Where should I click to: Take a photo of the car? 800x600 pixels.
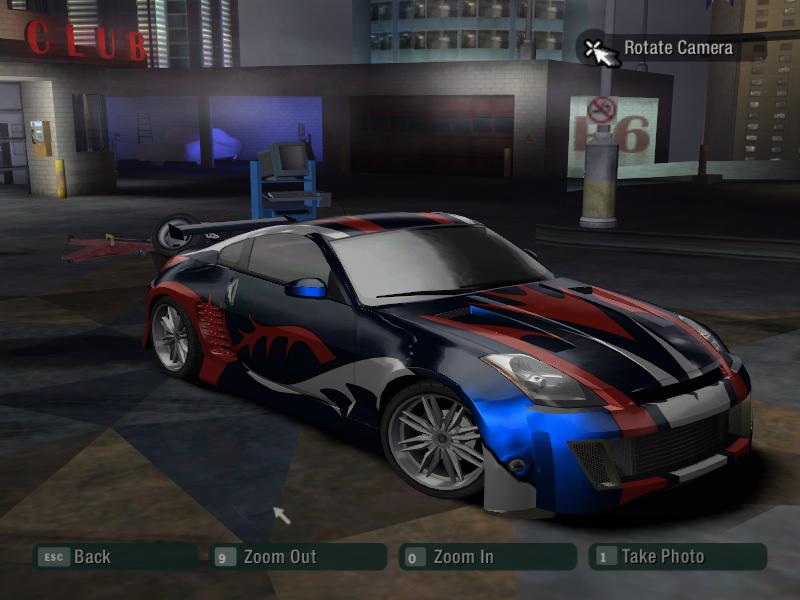662,557
